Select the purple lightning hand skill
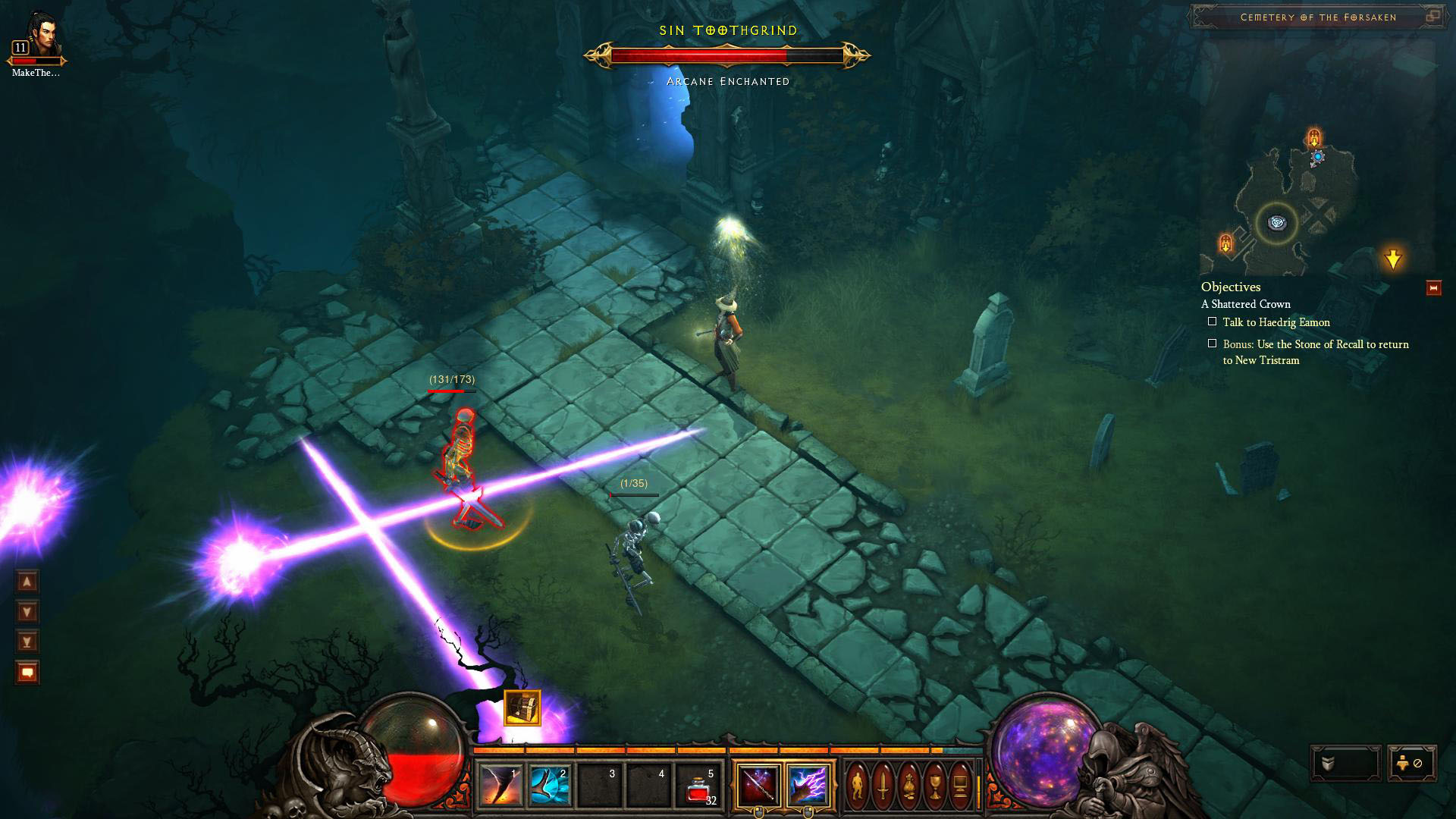 (x=807, y=786)
